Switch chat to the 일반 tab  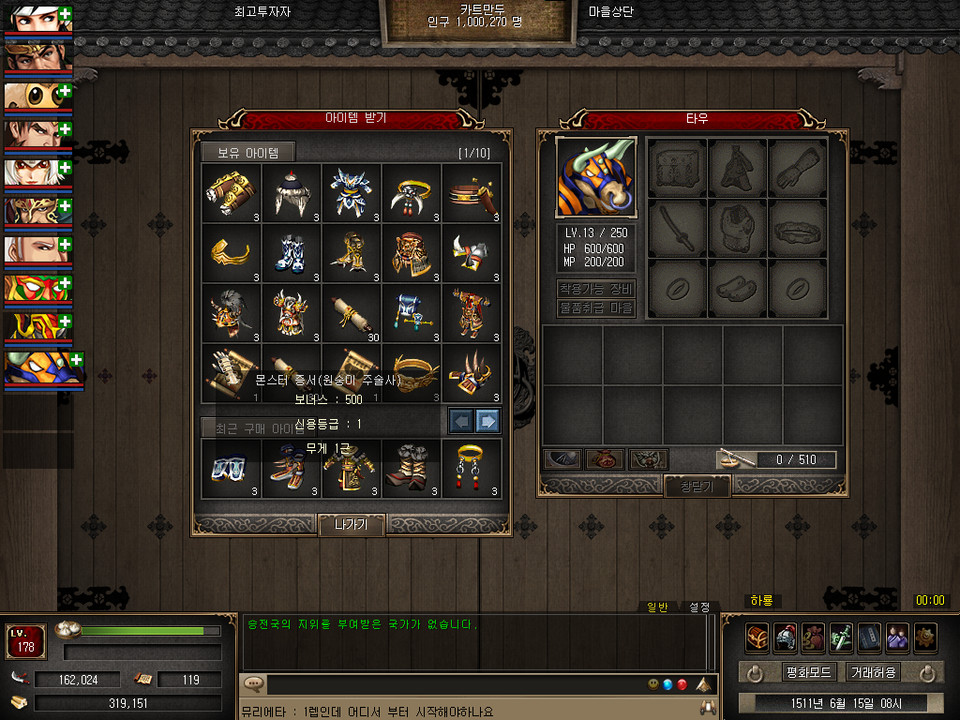coord(657,606)
